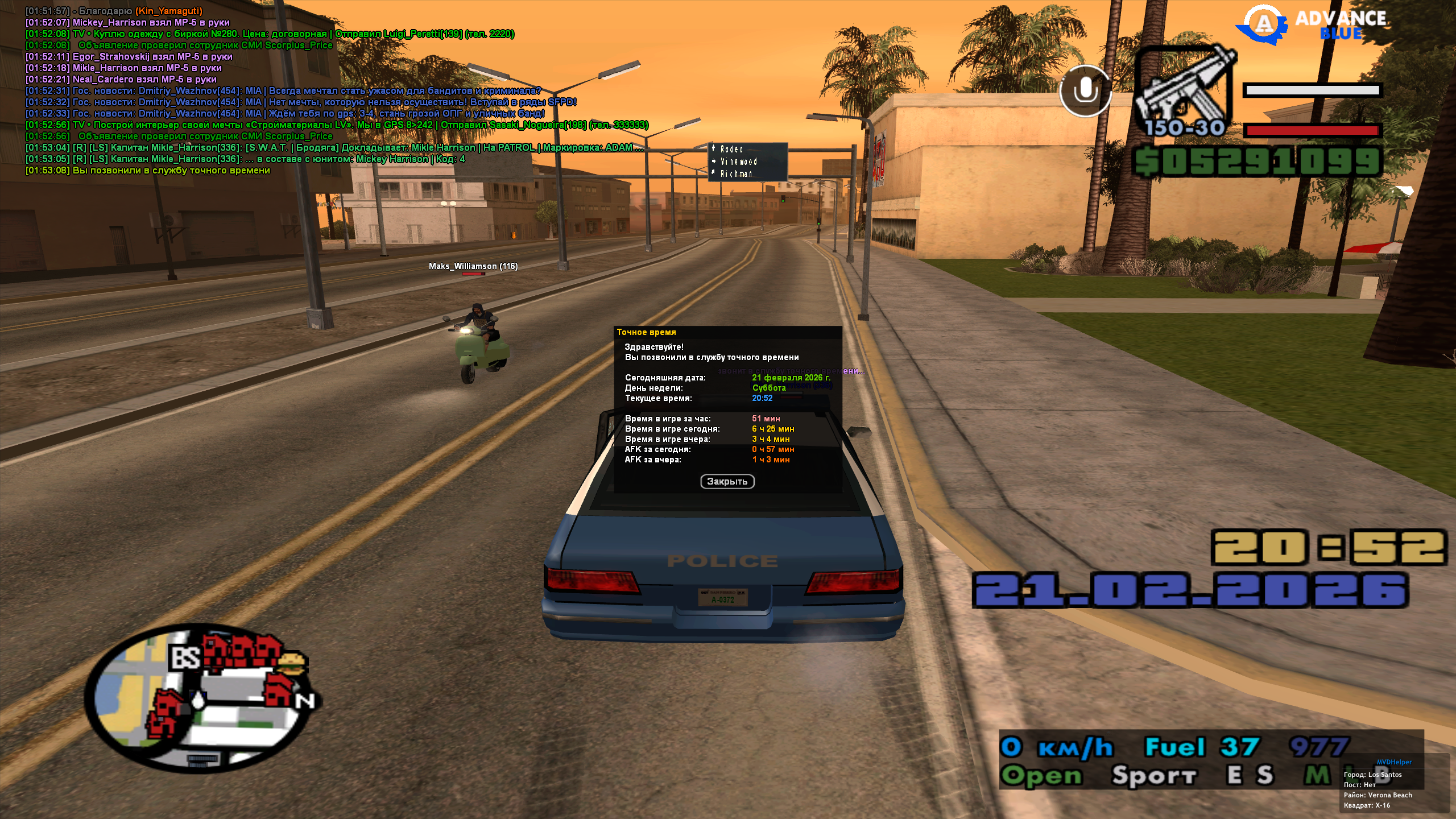The width and height of the screenshot is (1456, 819).
Task: Select the MP5 weapon icon
Action: pos(1185,88)
